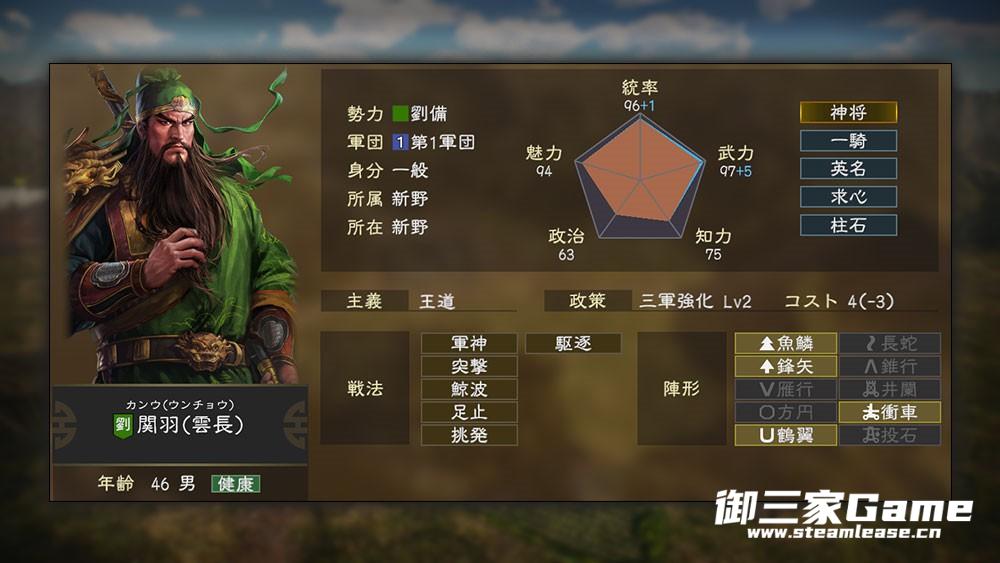Choose the 鋒矢 formation
The height and width of the screenshot is (563, 1000).
click(785, 367)
